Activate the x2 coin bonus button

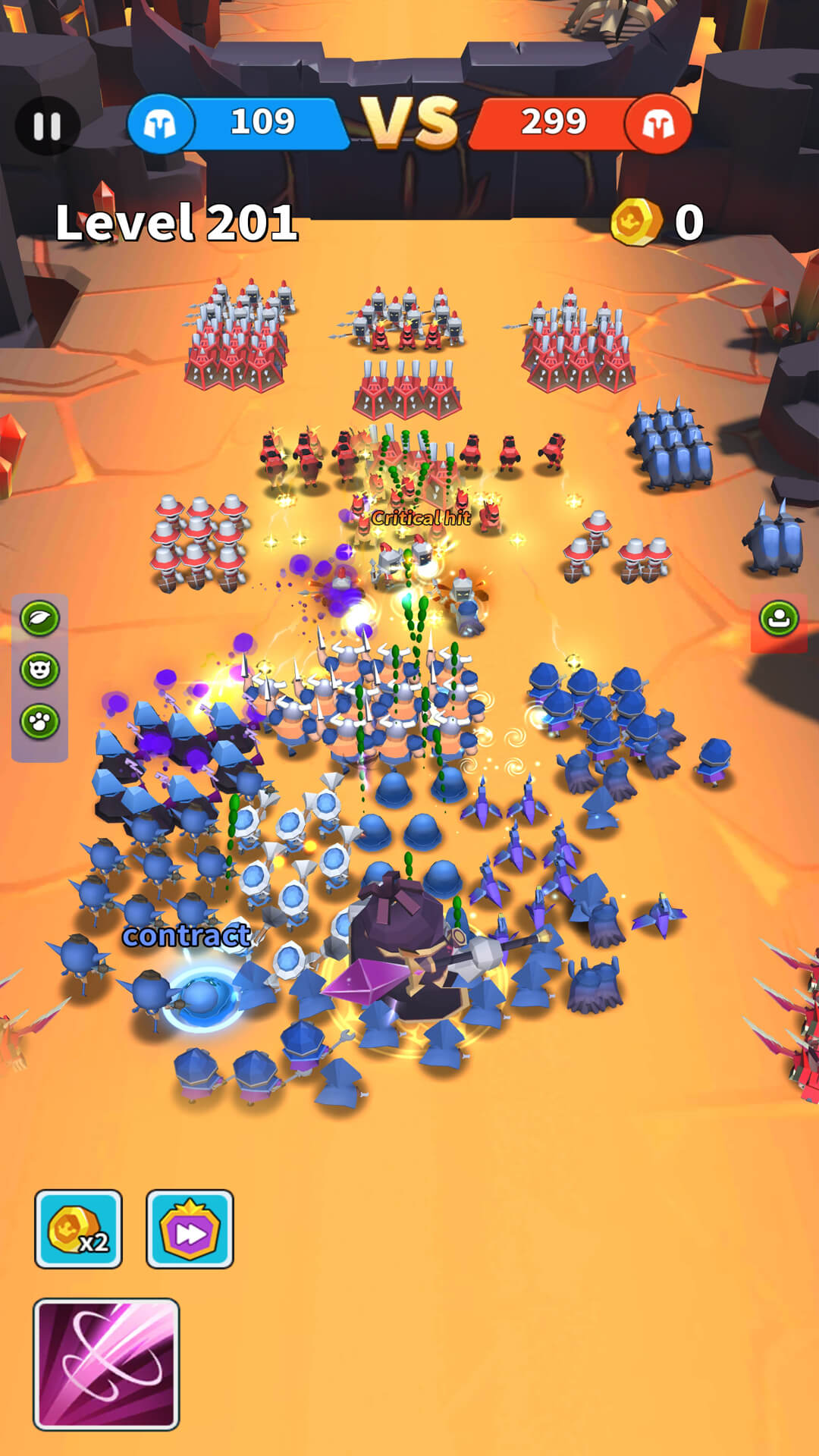tap(78, 1228)
